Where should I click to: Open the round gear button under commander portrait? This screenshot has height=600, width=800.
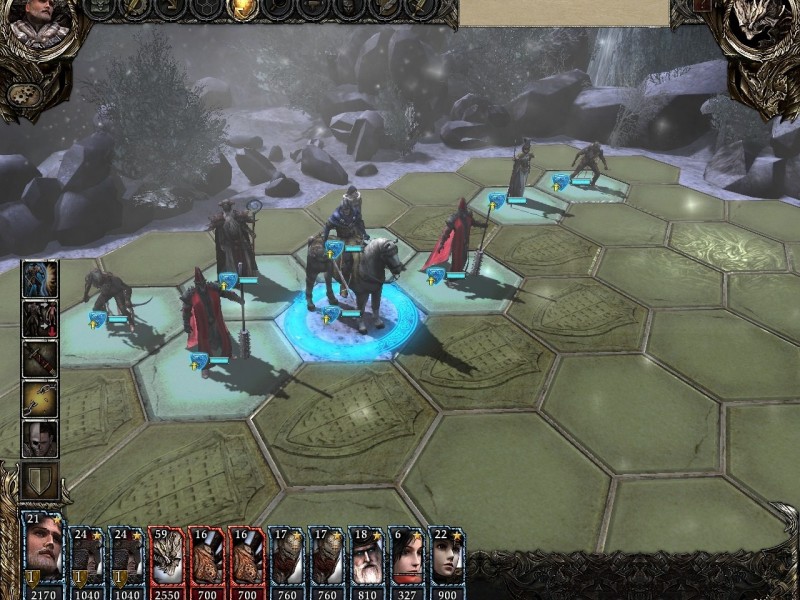pyautogui.click(x=21, y=94)
